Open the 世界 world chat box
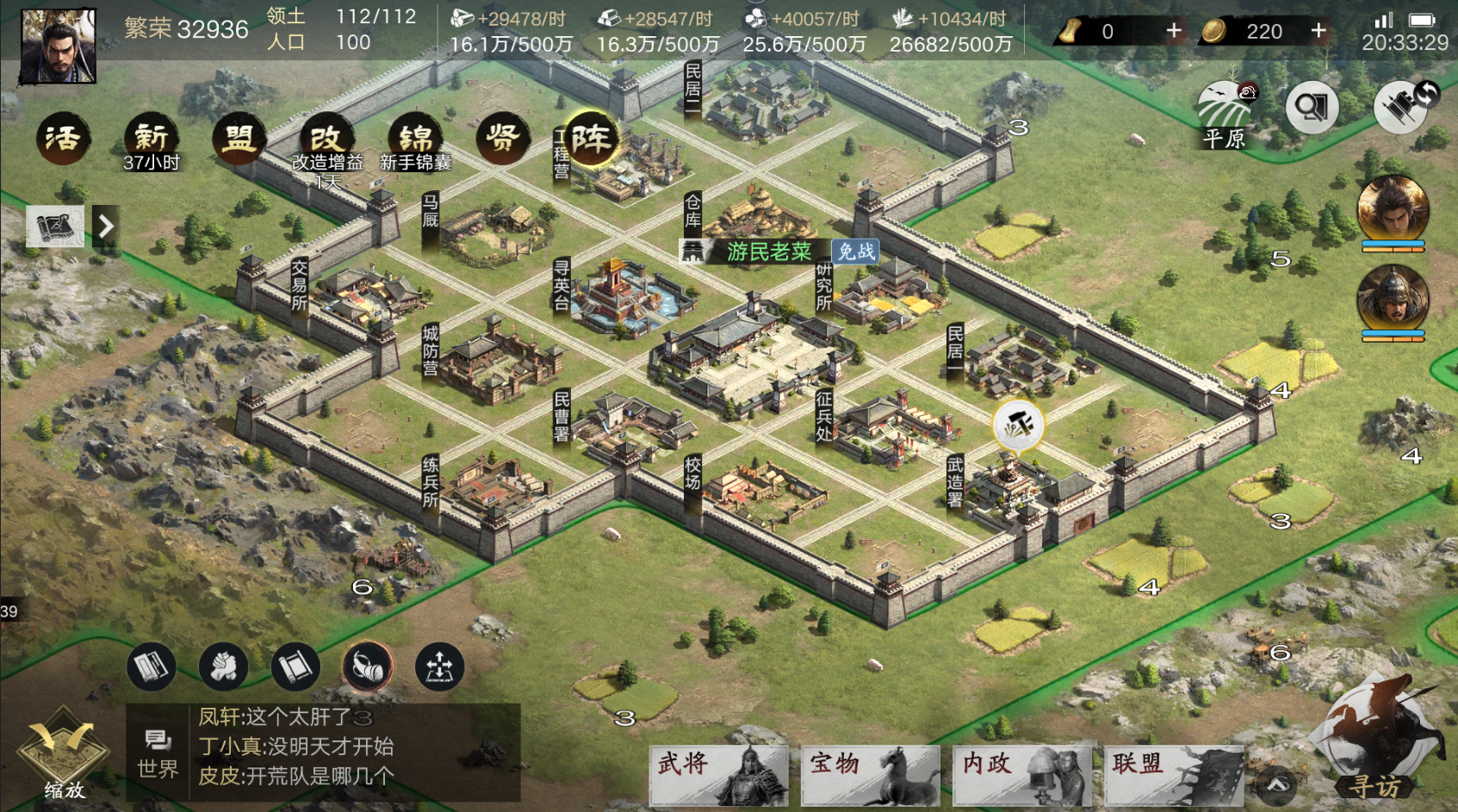Screen dimensions: 1458x812 tap(158, 753)
